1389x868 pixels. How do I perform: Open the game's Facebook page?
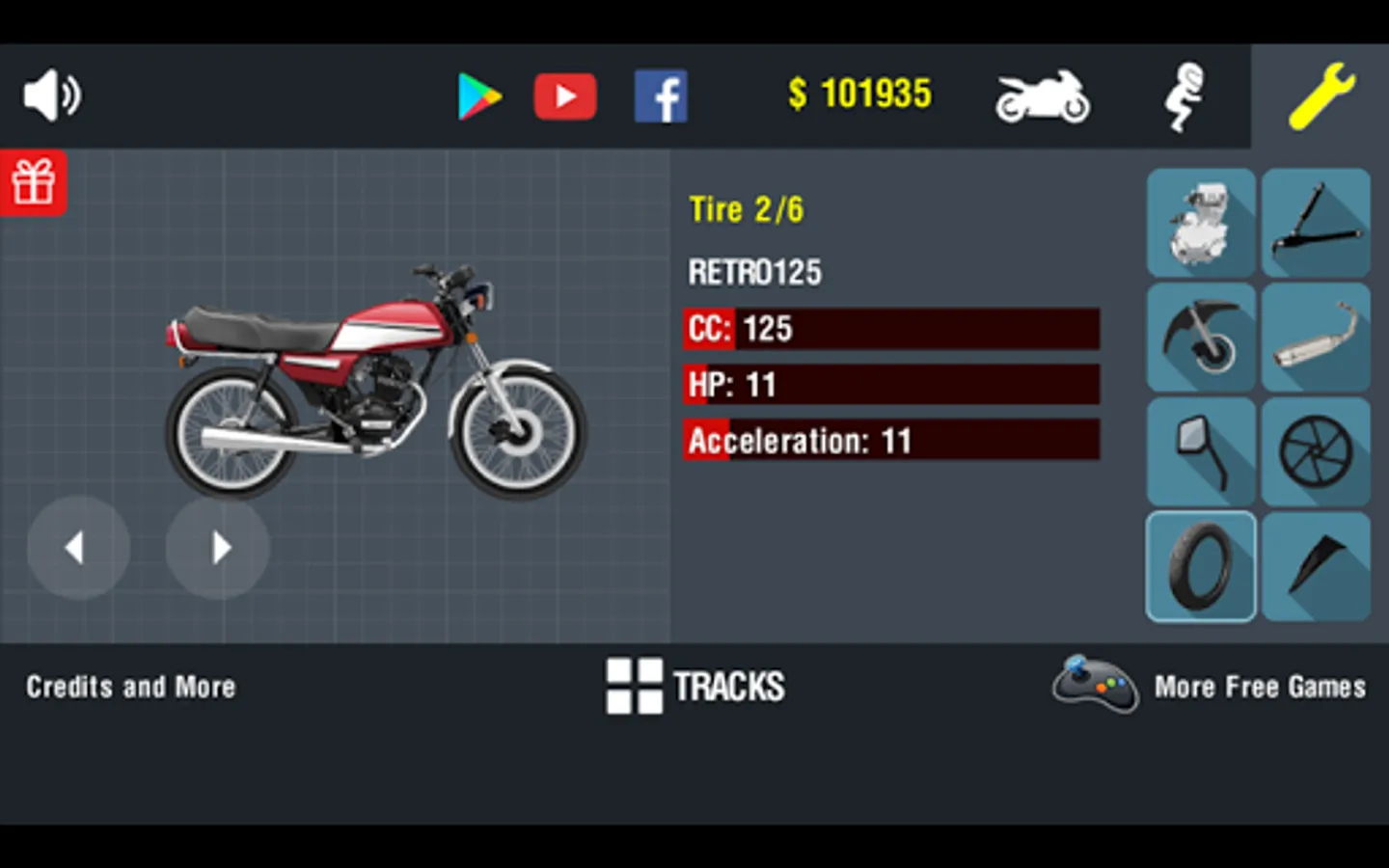(x=661, y=95)
